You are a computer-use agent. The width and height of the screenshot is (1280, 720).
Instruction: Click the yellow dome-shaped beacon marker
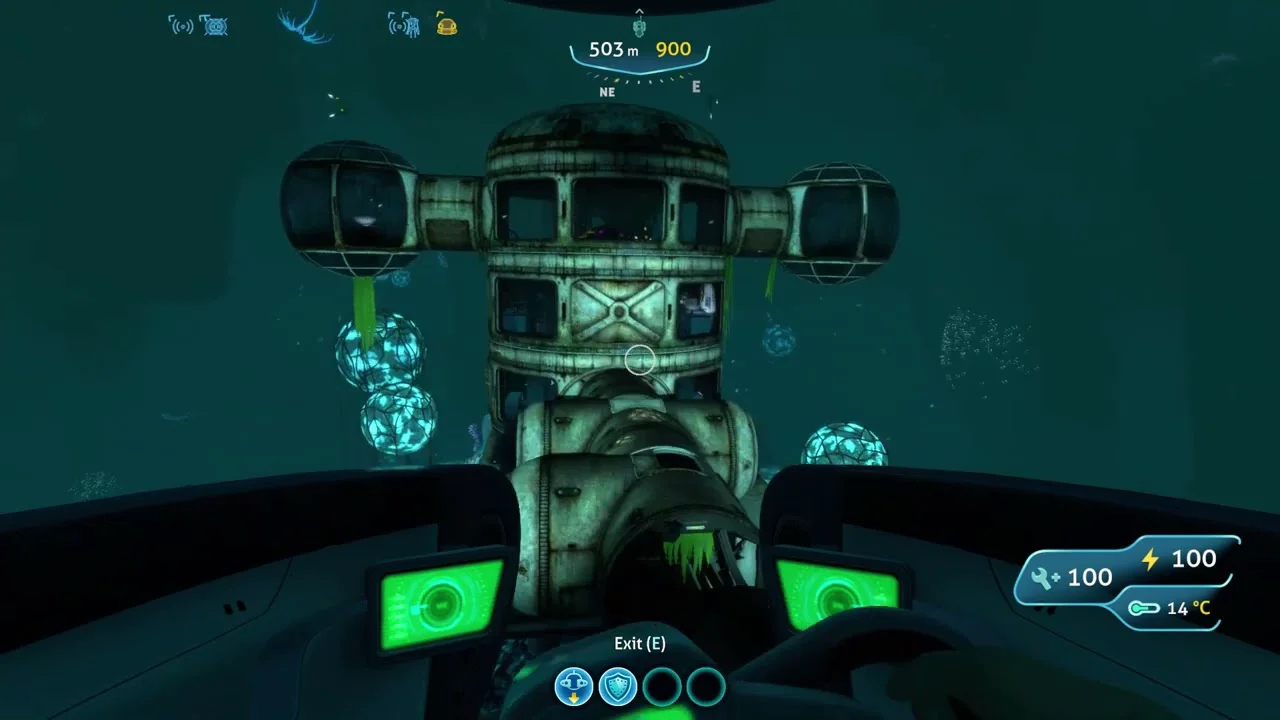click(446, 26)
